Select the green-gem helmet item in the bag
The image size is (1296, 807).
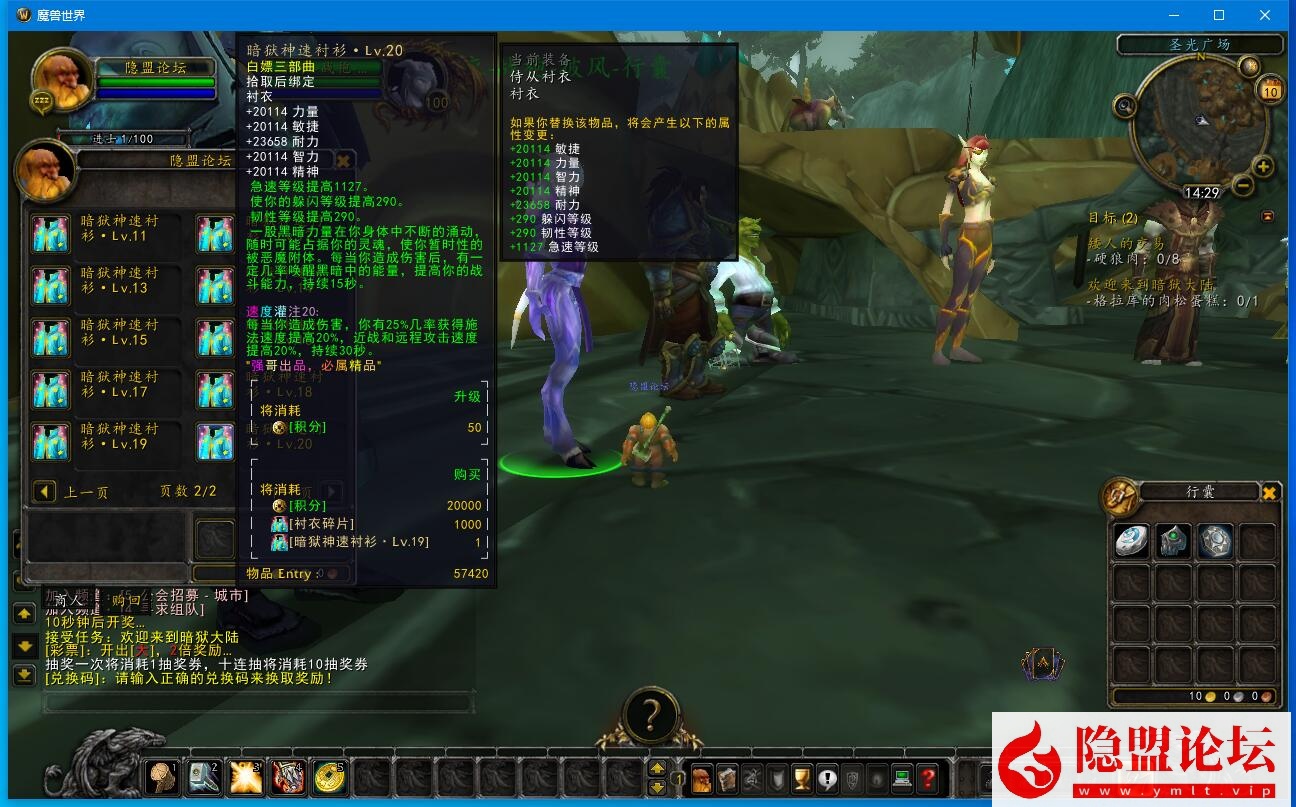(1174, 541)
